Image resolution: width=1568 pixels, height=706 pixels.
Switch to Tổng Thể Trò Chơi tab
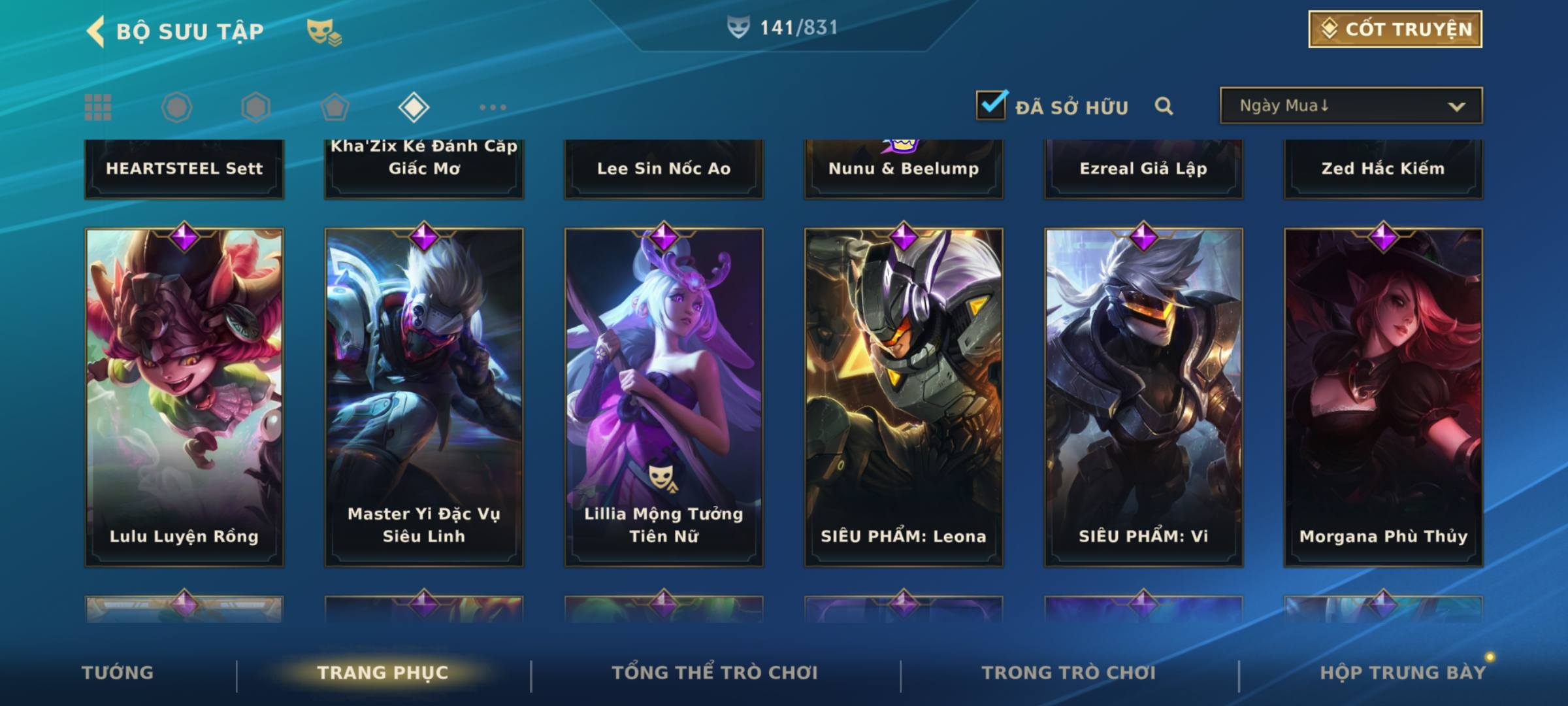pyautogui.click(x=715, y=673)
